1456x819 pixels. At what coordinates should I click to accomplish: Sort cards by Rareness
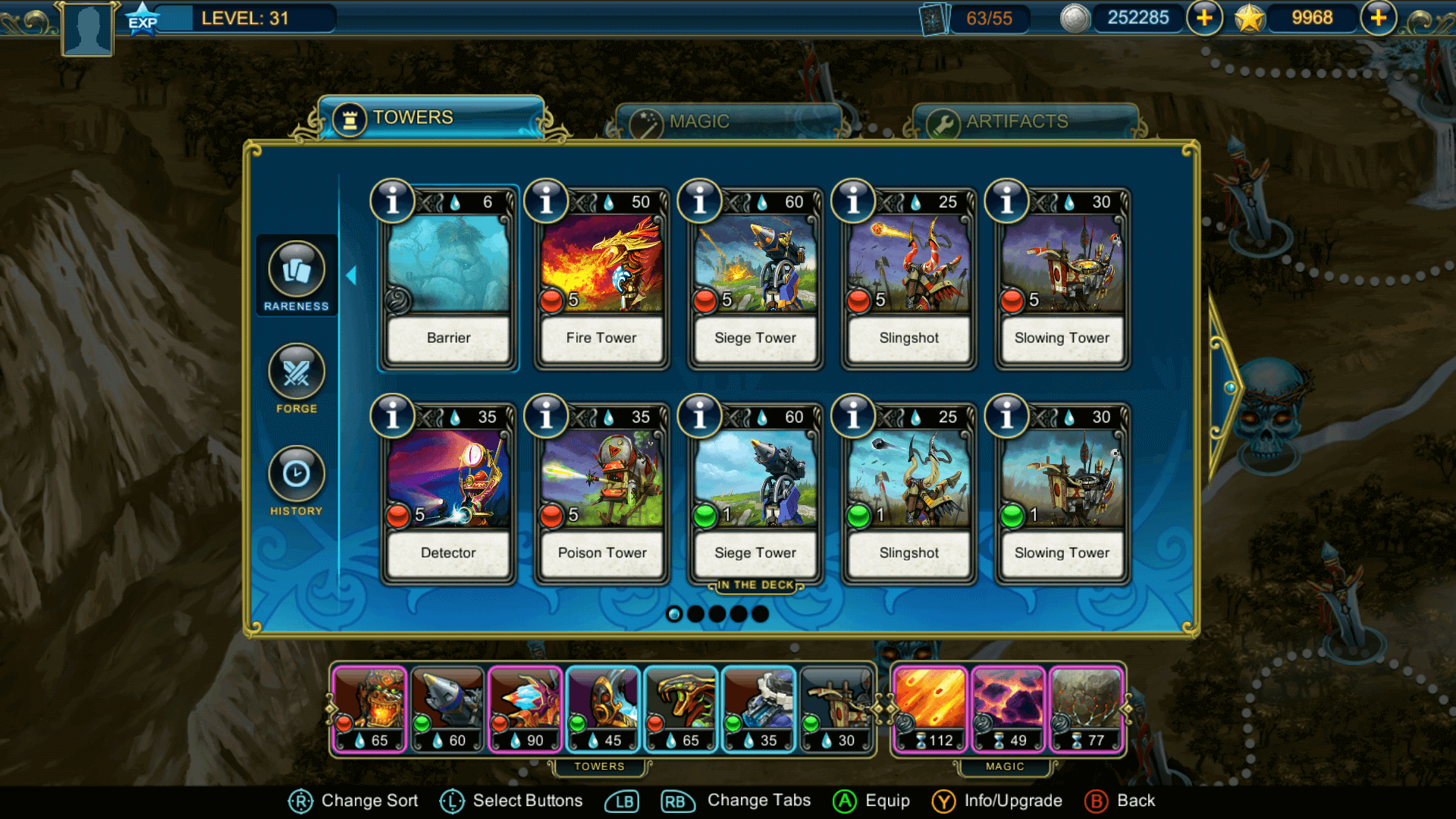coord(297,276)
